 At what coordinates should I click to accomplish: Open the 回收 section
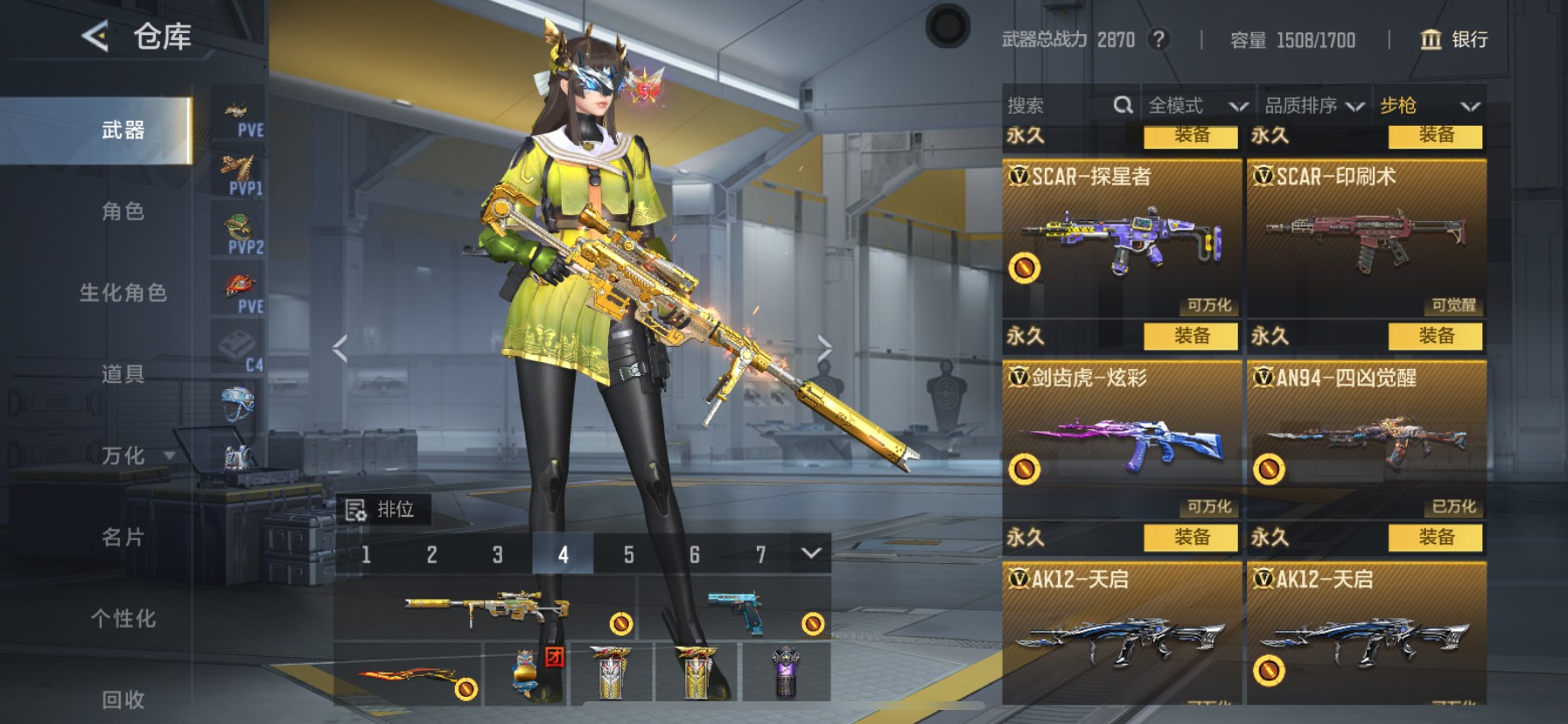coord(122,699)
